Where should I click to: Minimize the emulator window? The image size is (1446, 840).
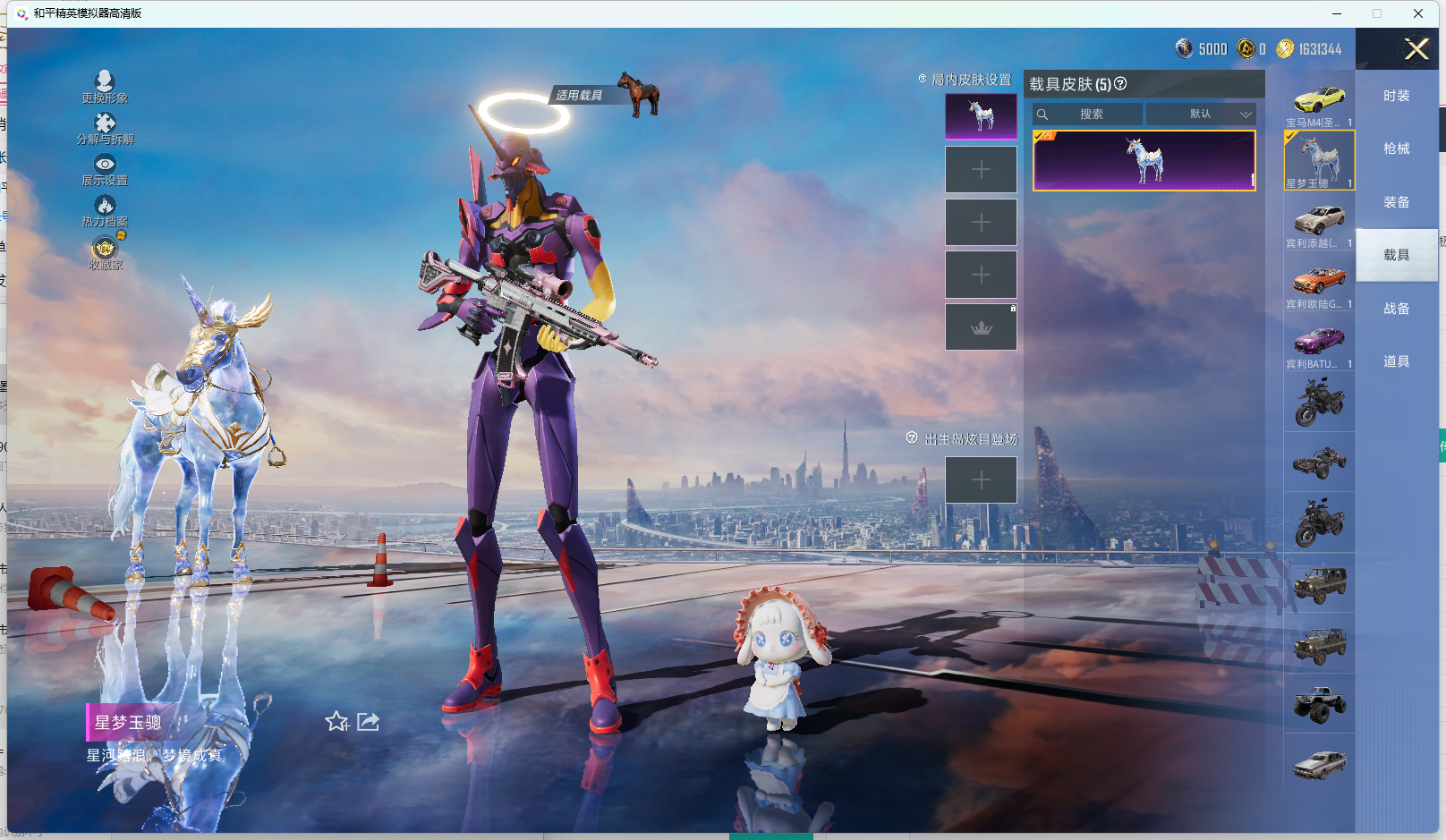point(1337,13)
